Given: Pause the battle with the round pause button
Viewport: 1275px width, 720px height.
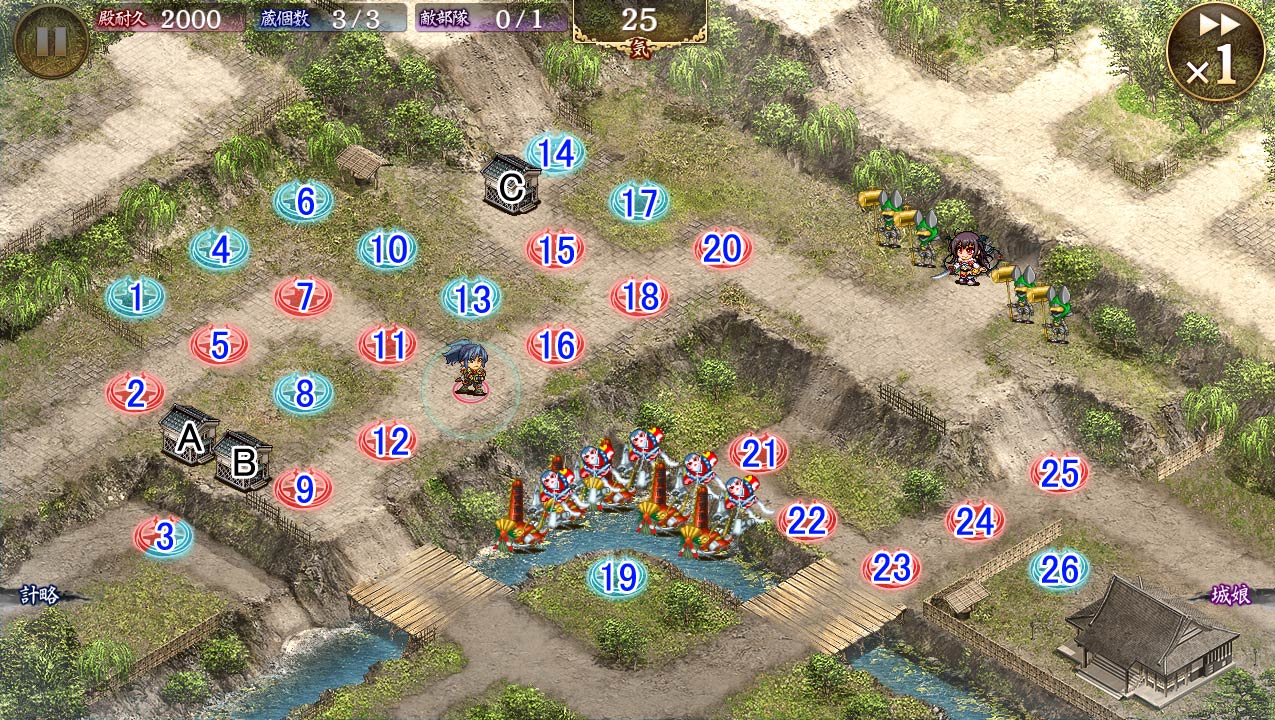Looking at the screenshot, I should [x=51, y=41].
